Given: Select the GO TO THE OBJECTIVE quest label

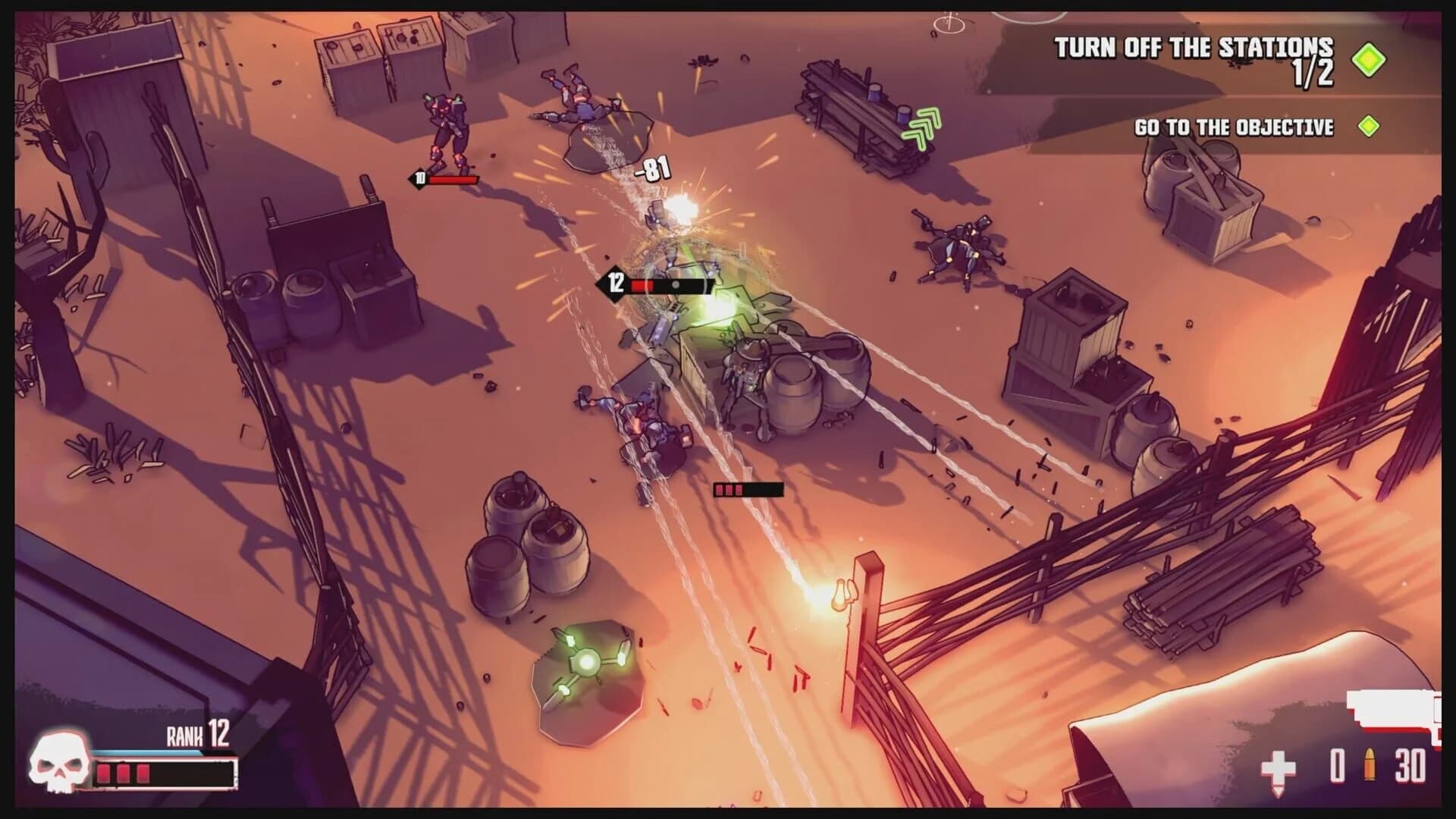Looking at the screenshot, I should tap(1235, 128).
